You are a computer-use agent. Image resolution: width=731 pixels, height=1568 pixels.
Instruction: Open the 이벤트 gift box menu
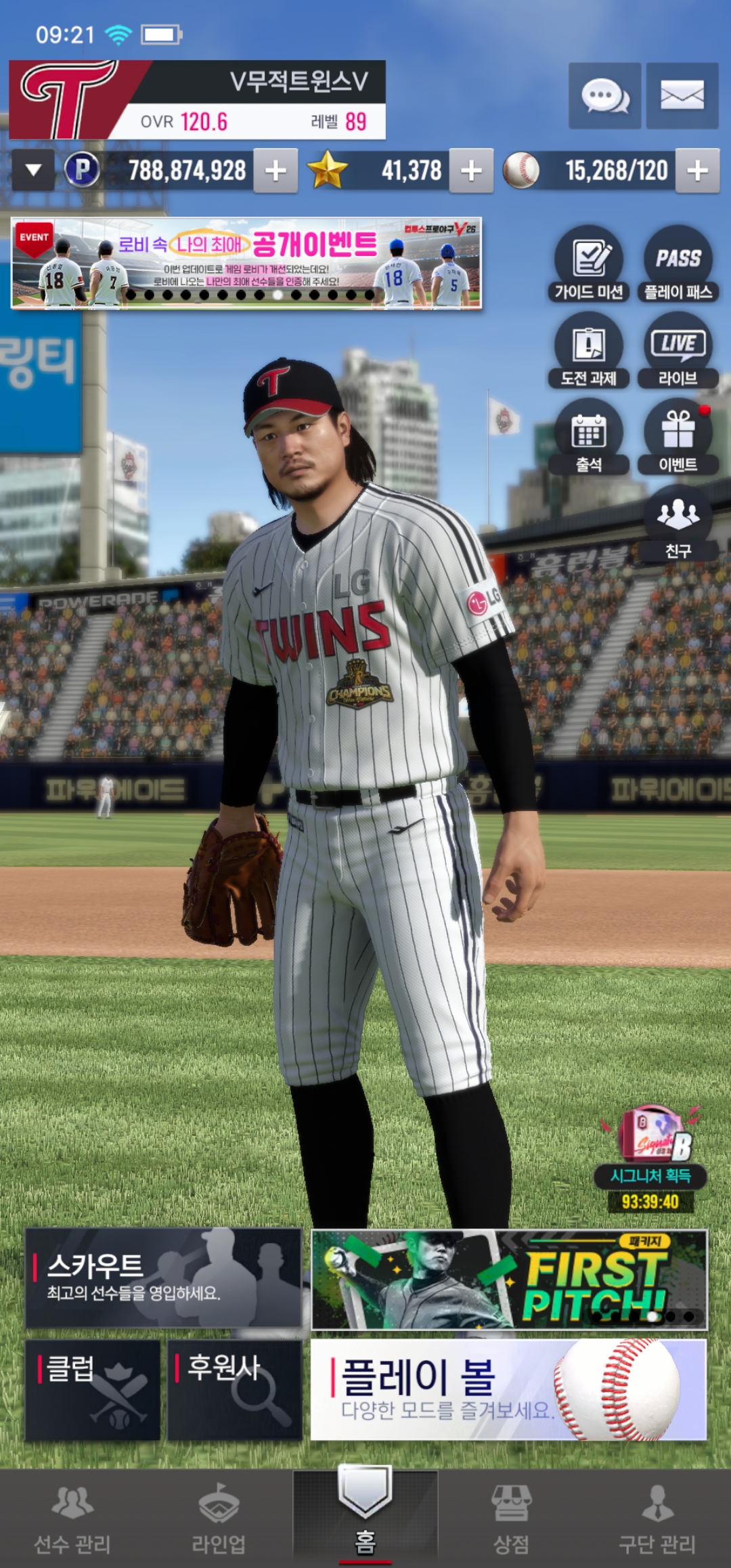tap(678, 437)
